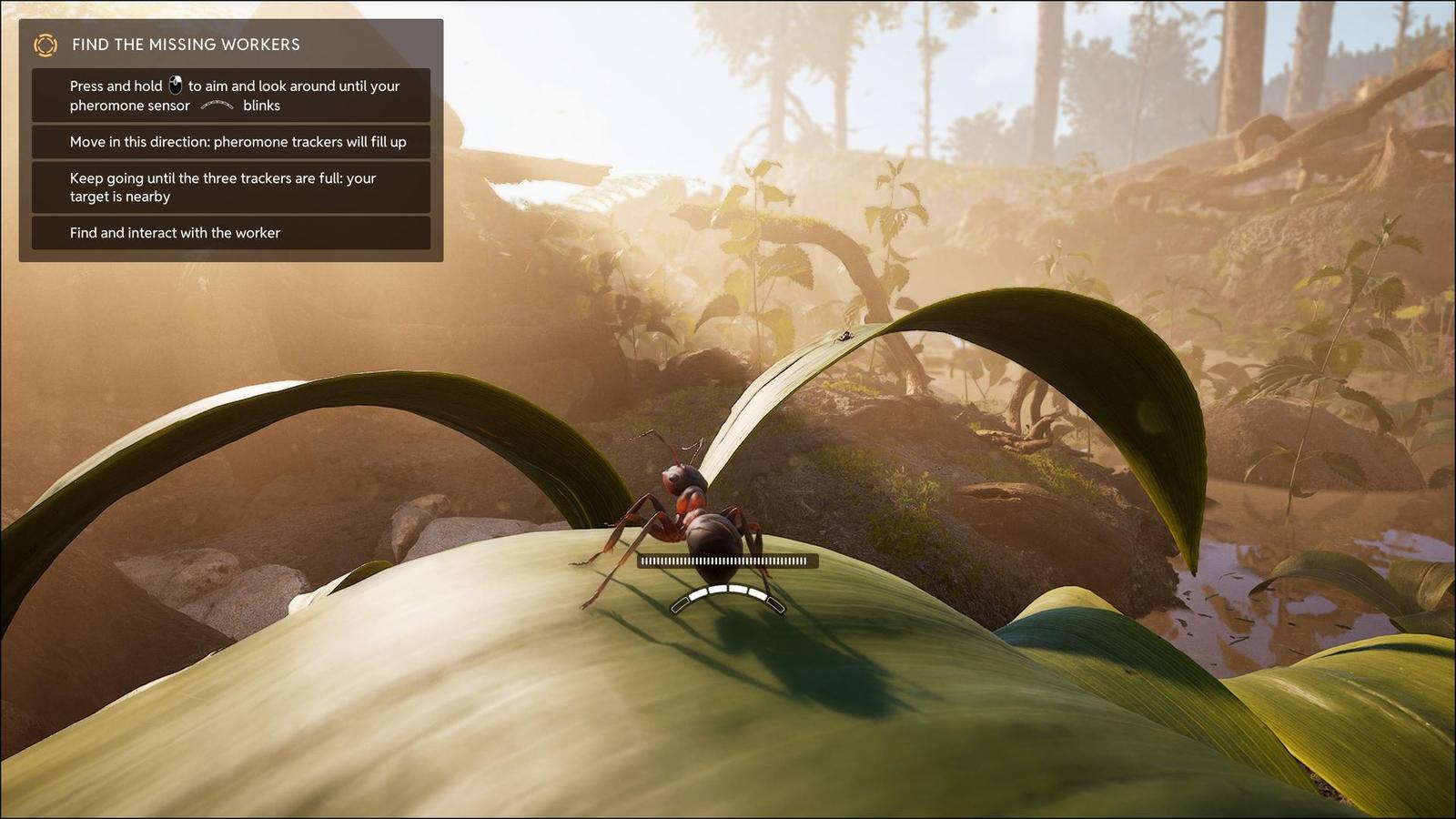Click the leftmost segment of the arc gauge
The height and width of the screenshot is (819, 1456).
(681, 603)
